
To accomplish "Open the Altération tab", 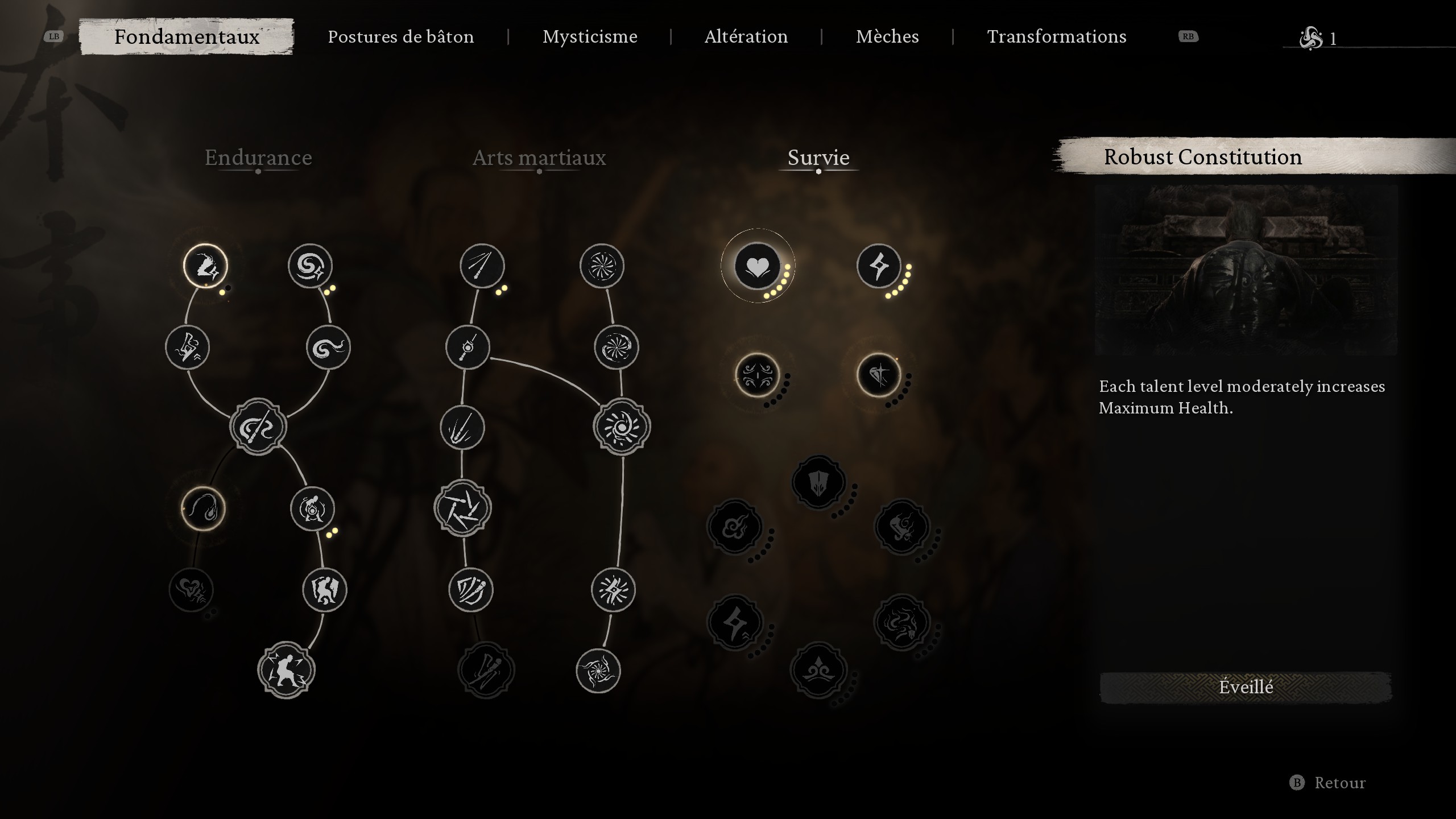I will (x=746, y=36).
